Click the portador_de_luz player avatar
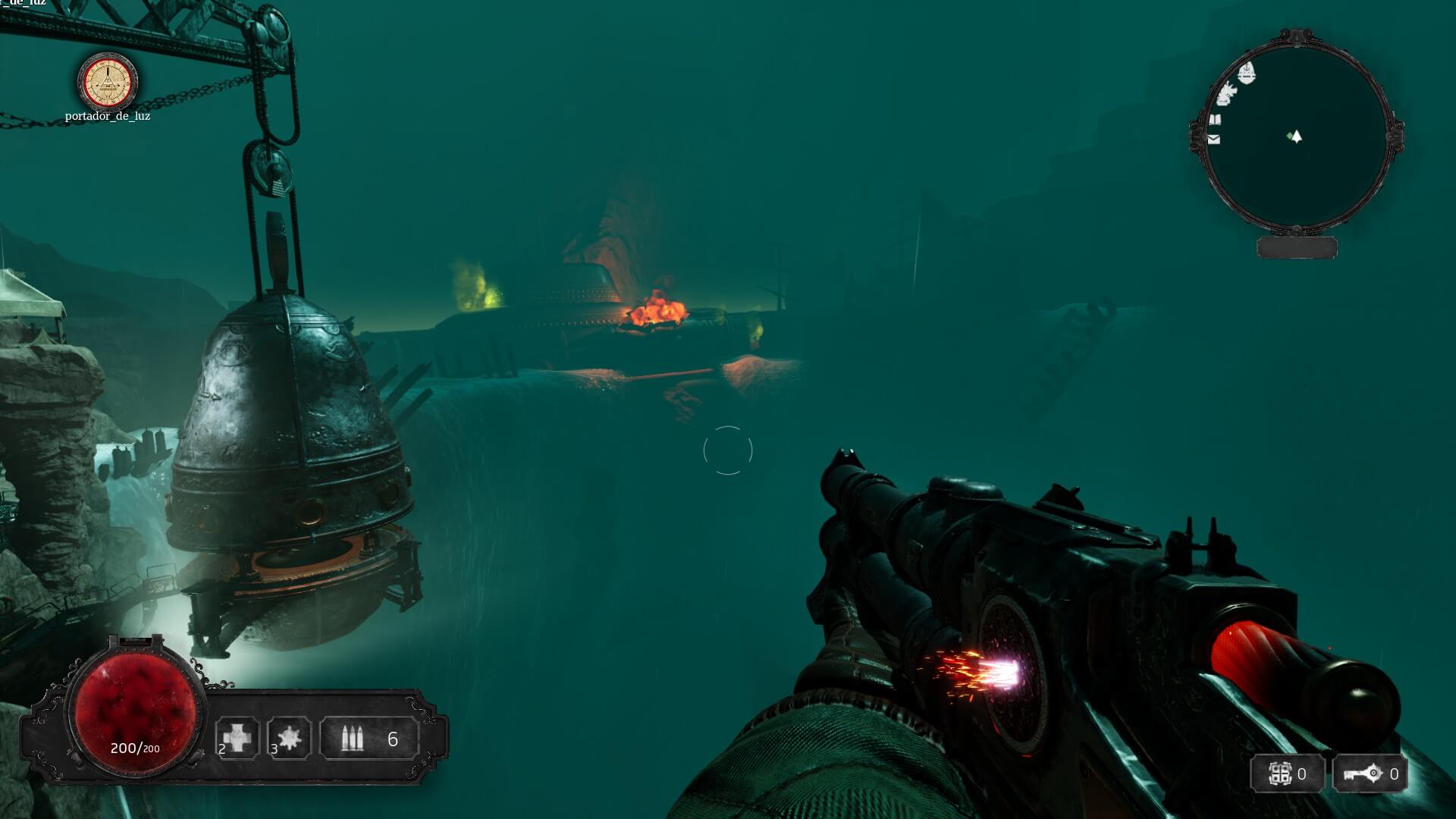 (x=108, y=81)
